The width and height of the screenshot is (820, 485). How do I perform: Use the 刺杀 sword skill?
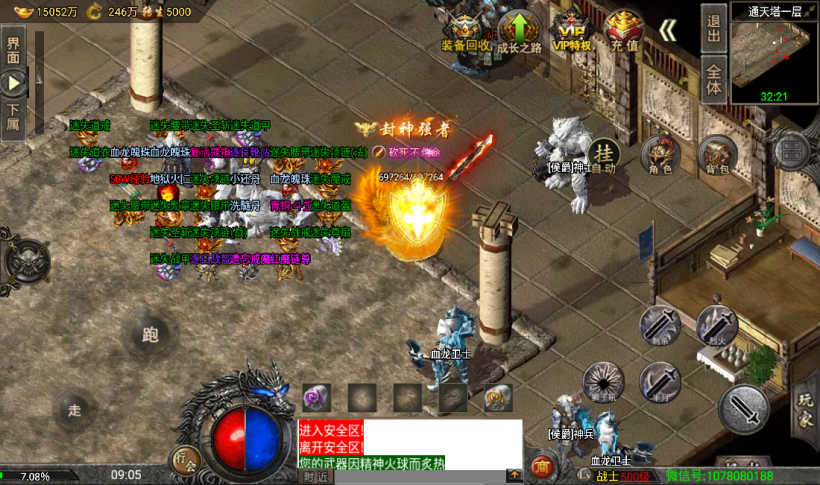tap(660, 325)
